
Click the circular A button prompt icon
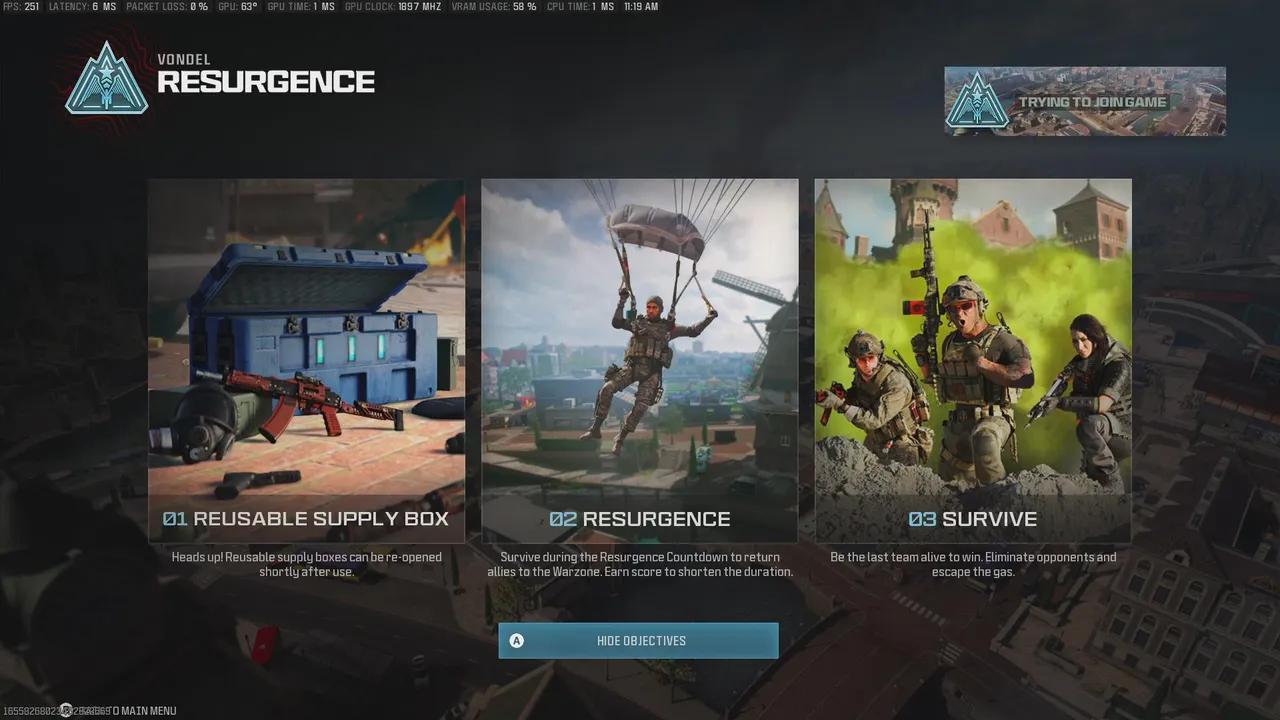click(x=517, y=640)
